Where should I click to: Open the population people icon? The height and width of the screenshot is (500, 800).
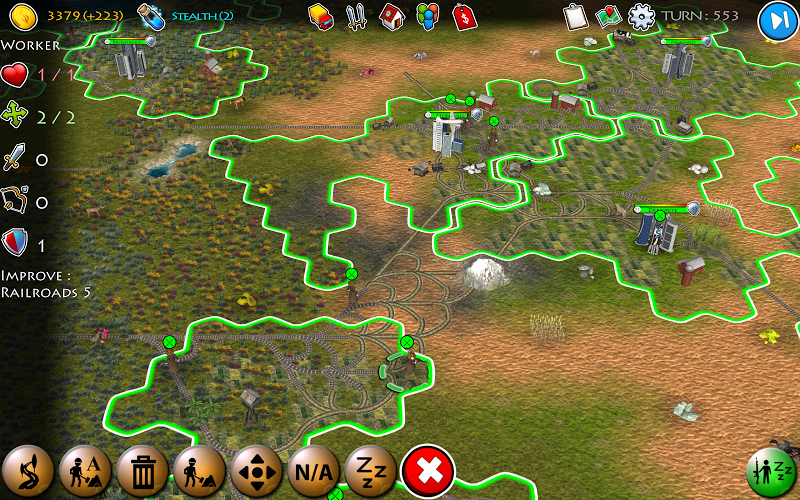point(427,16)
